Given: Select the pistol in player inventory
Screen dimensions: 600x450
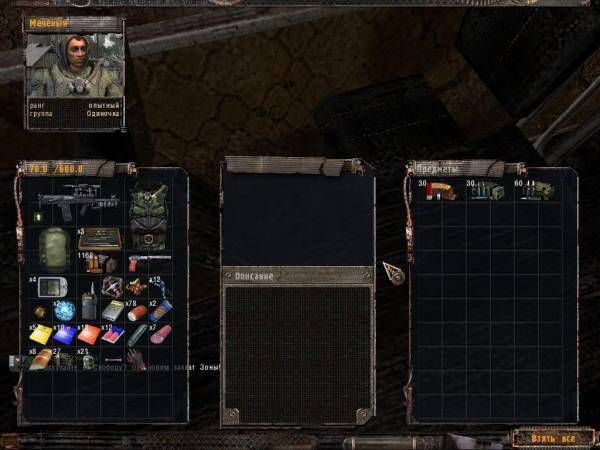Looking at the screenshot, I should [x=133, y=263].
